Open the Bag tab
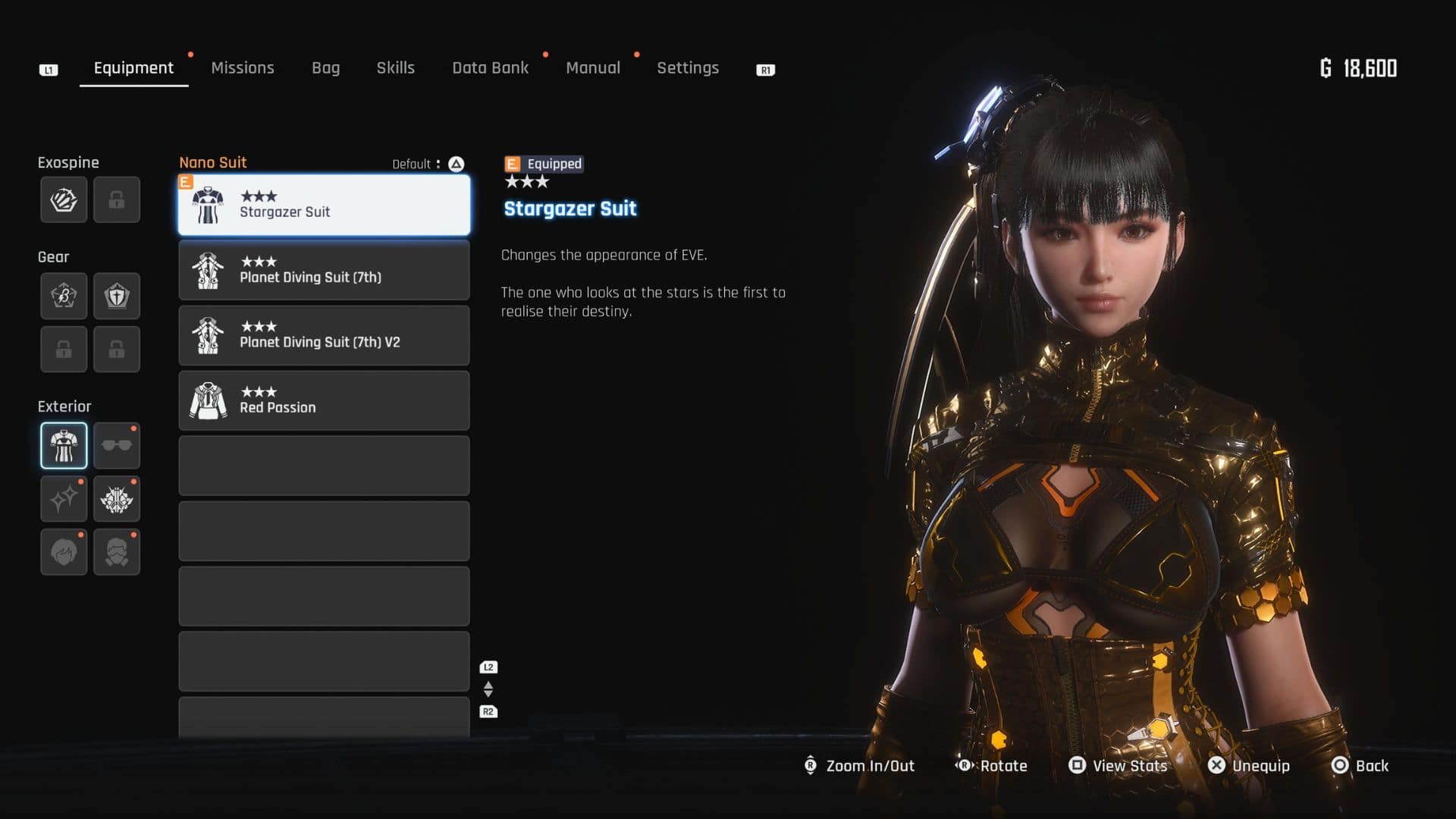Image resolution: width=1456 pixels, height=819 pixels. click(x=325, y=68)
